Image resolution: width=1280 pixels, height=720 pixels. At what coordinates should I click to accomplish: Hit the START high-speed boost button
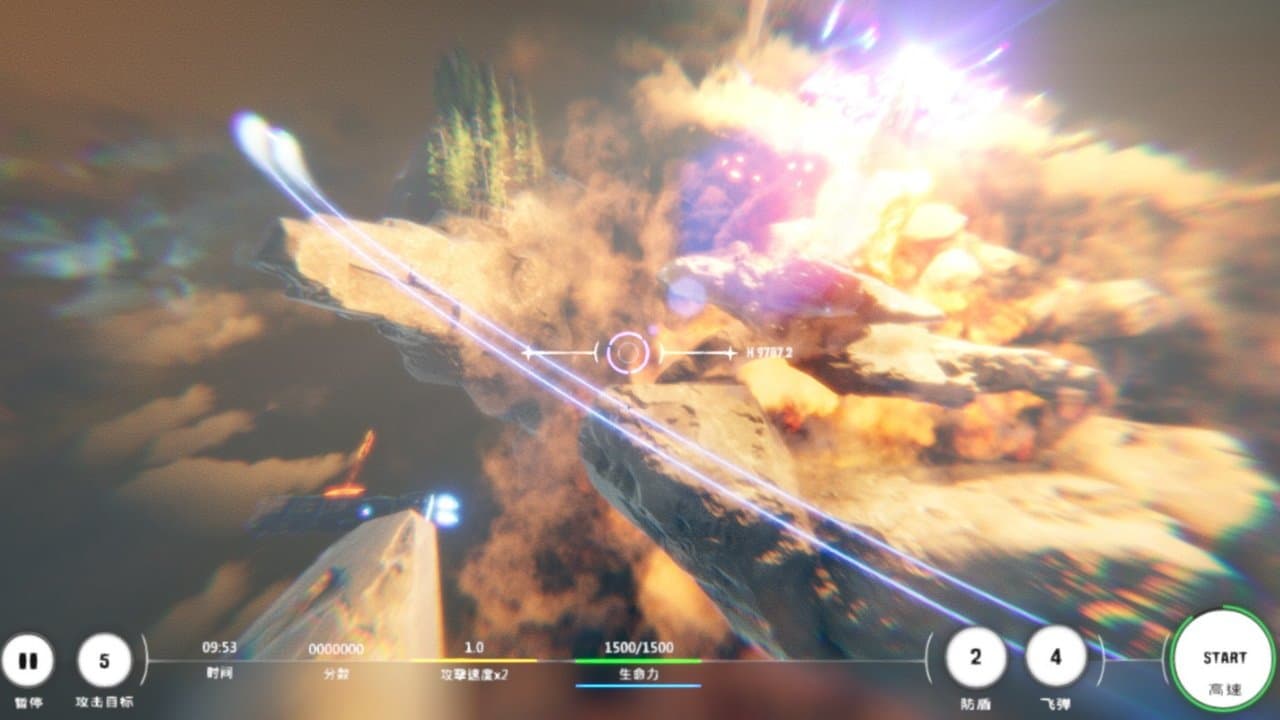click(1224, 660)
